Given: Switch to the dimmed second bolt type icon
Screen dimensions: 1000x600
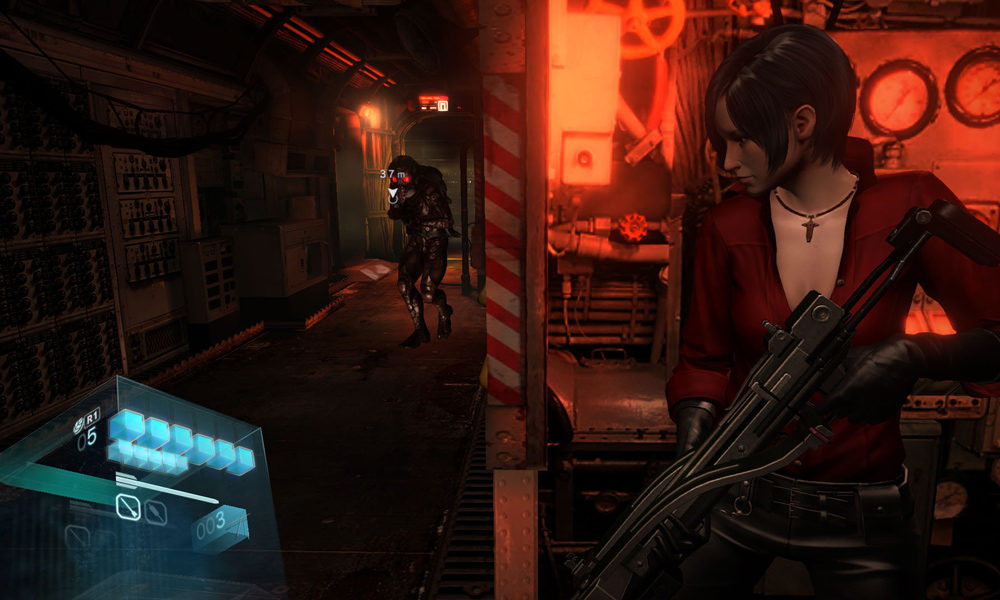Looking at the screenshot, I should coord(155,512).
